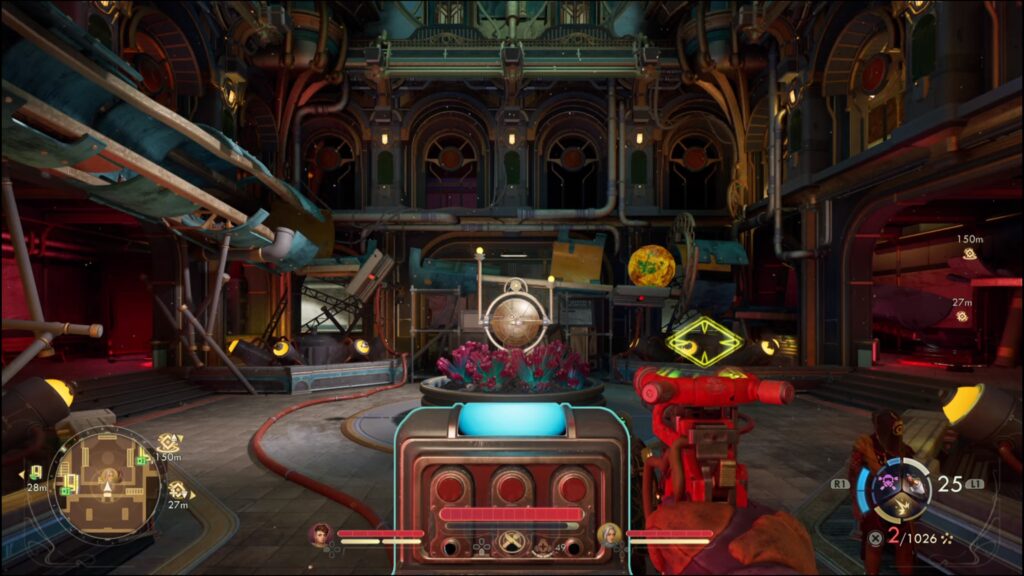Click the yellow diamond interaction marker

[705, 342]
